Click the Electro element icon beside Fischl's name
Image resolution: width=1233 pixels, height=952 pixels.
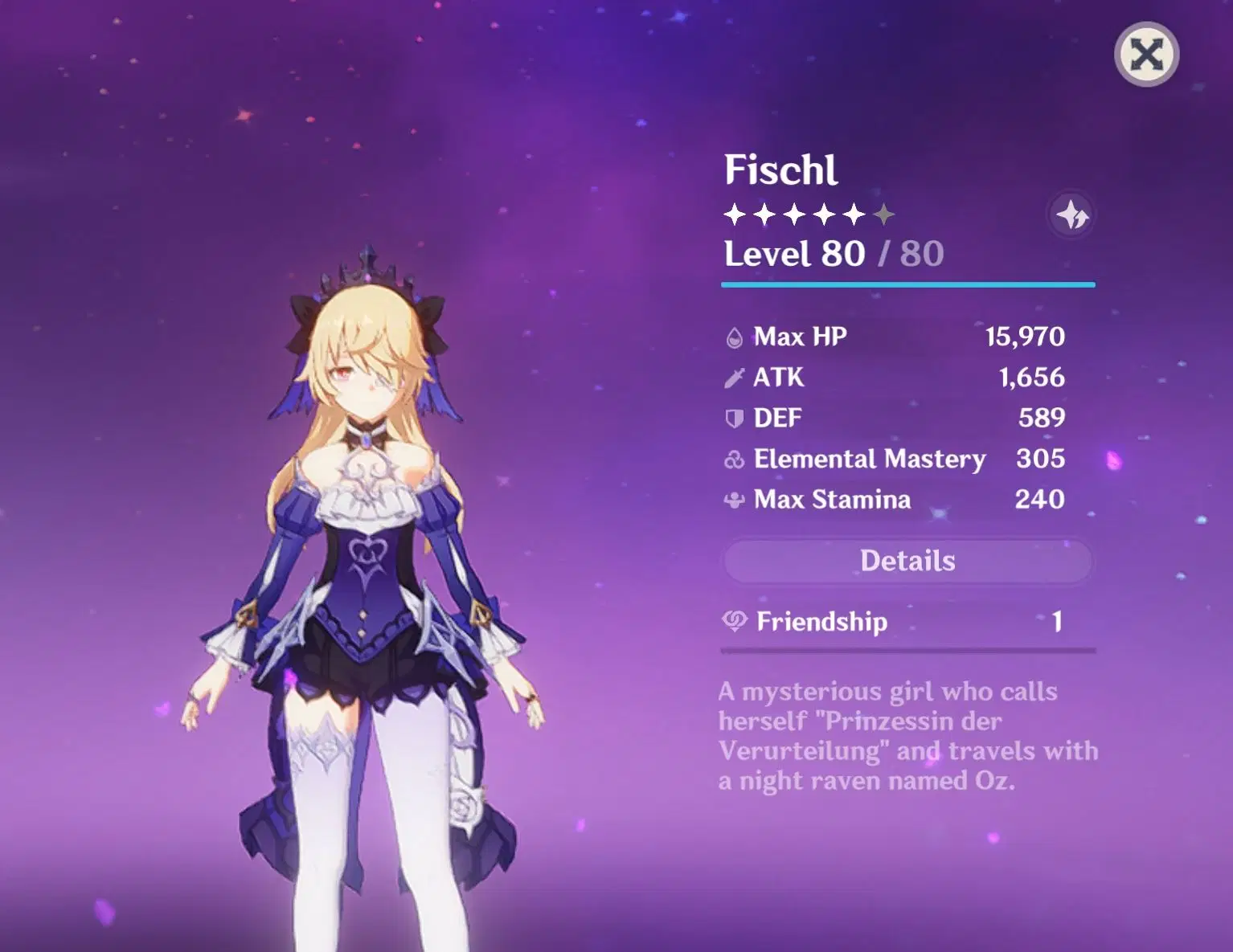pos(1071,215)
